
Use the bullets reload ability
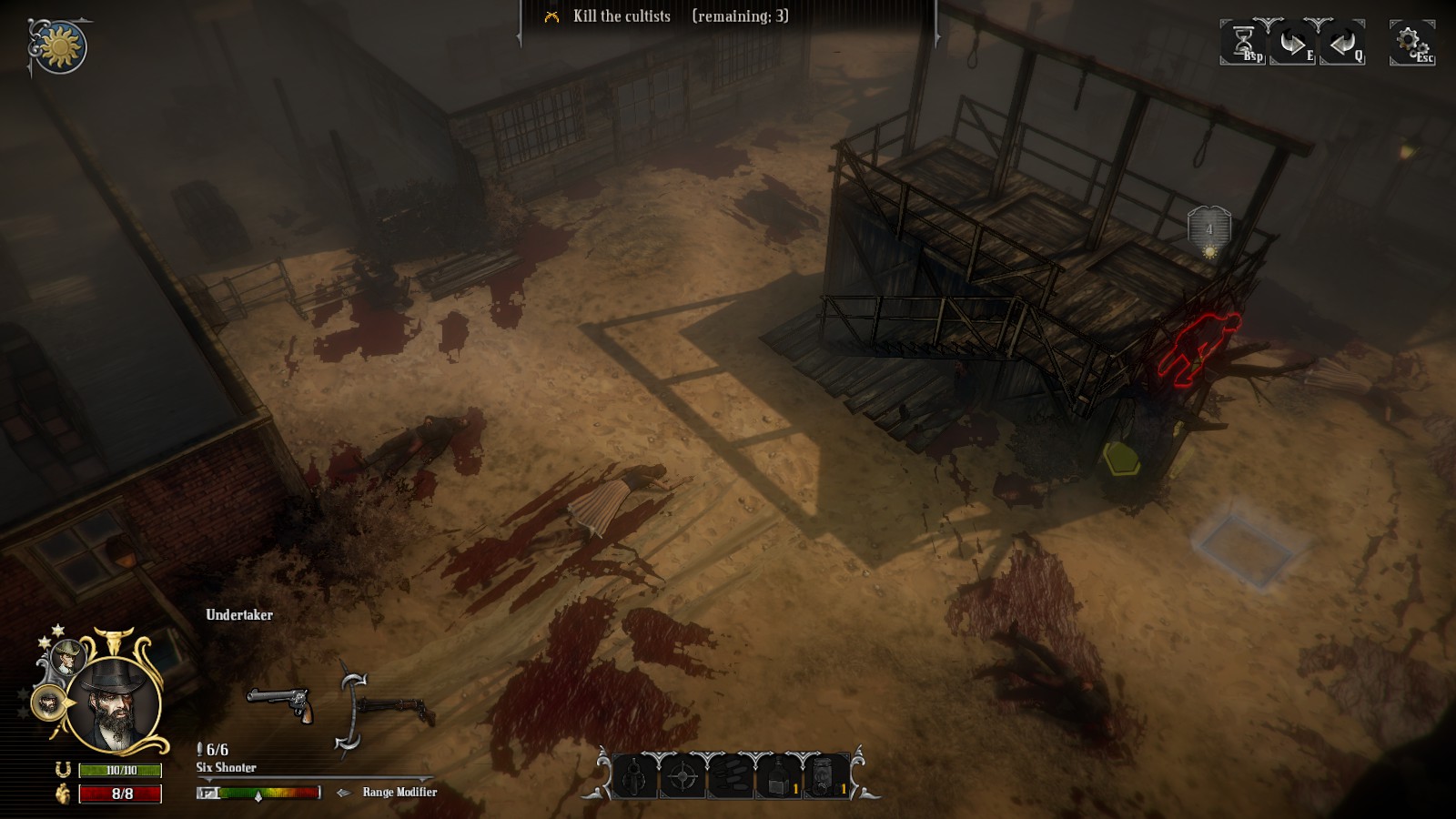pyautogui.click(x=730, y=777)
